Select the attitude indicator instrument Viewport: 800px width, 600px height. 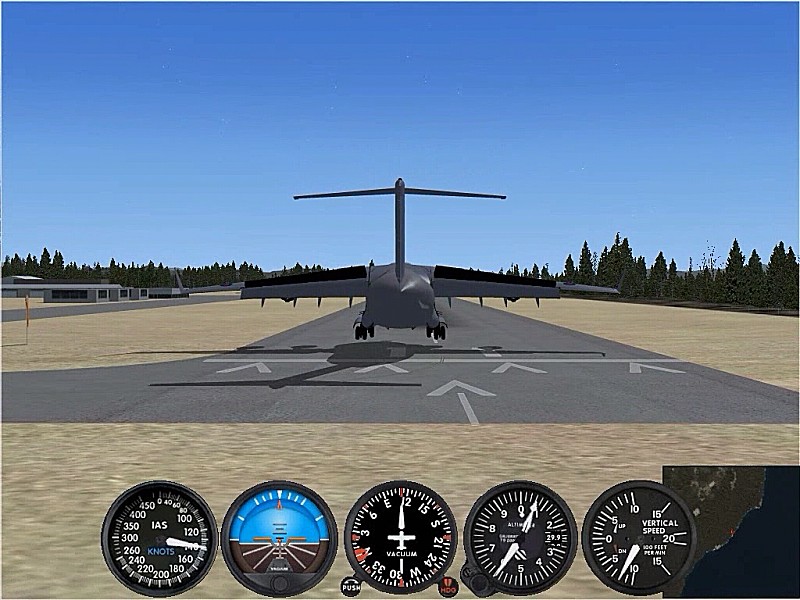click(279, 538)
